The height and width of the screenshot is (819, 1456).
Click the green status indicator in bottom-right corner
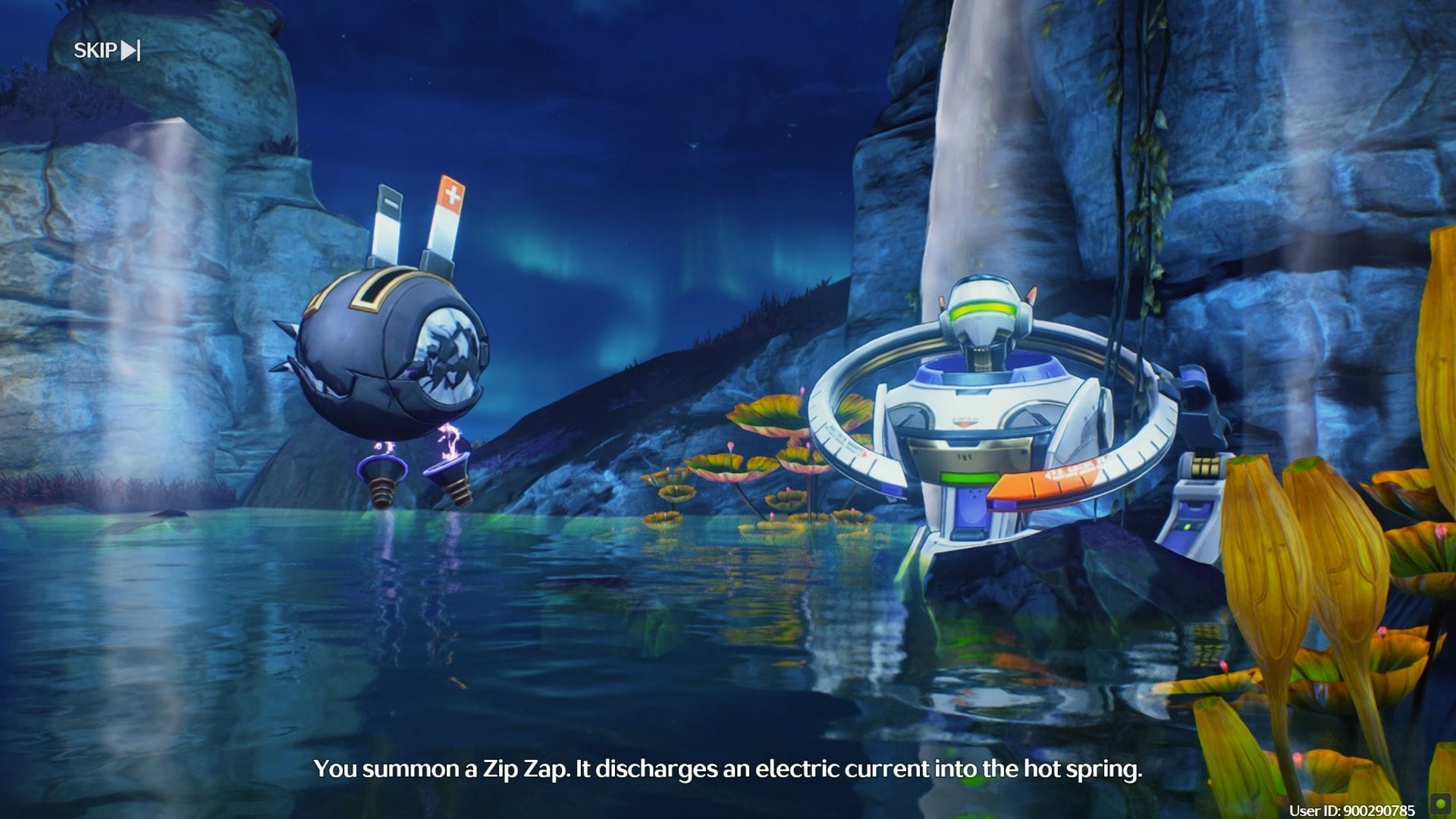tap(1440, 805)
